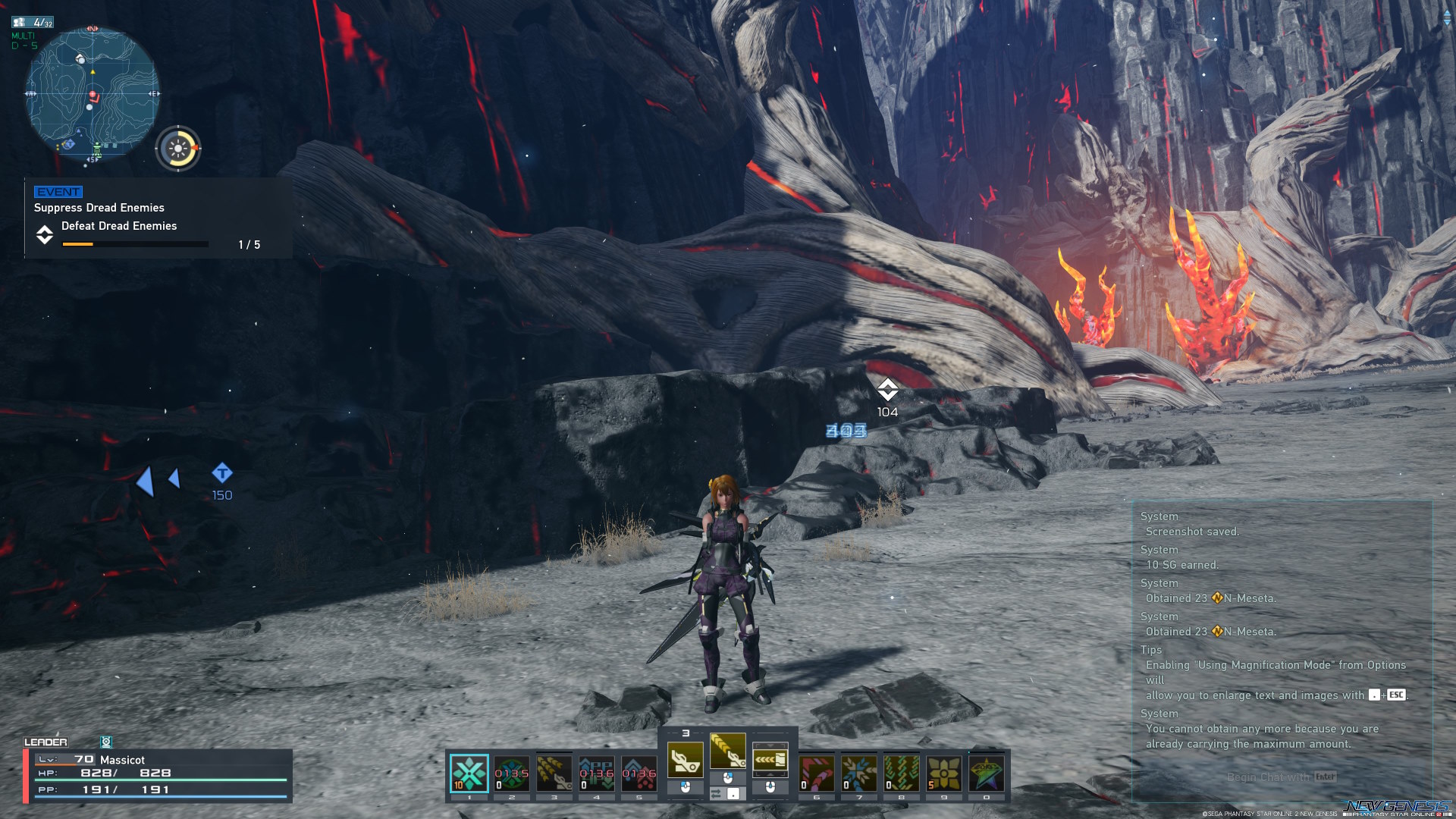
Task: Click the Suppress Dread Enemies quest title
Action: tap(99, 207)
